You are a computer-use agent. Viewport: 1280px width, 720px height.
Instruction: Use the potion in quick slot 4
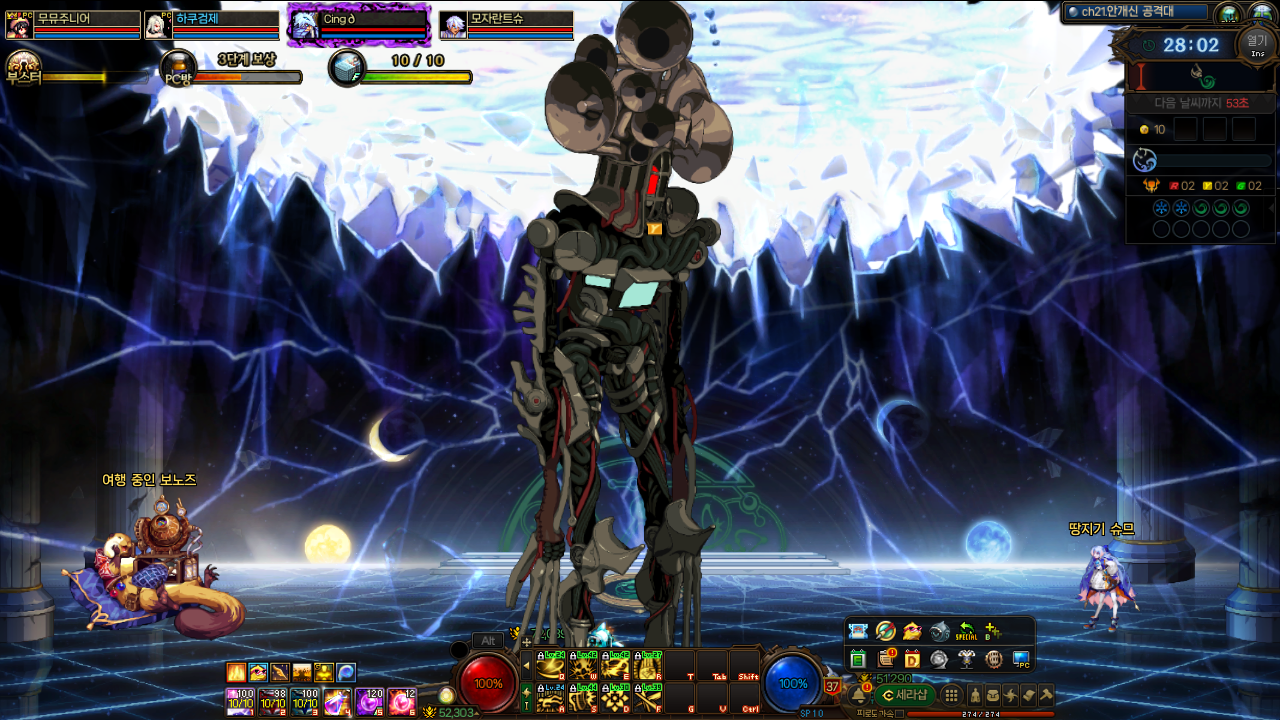337,701
